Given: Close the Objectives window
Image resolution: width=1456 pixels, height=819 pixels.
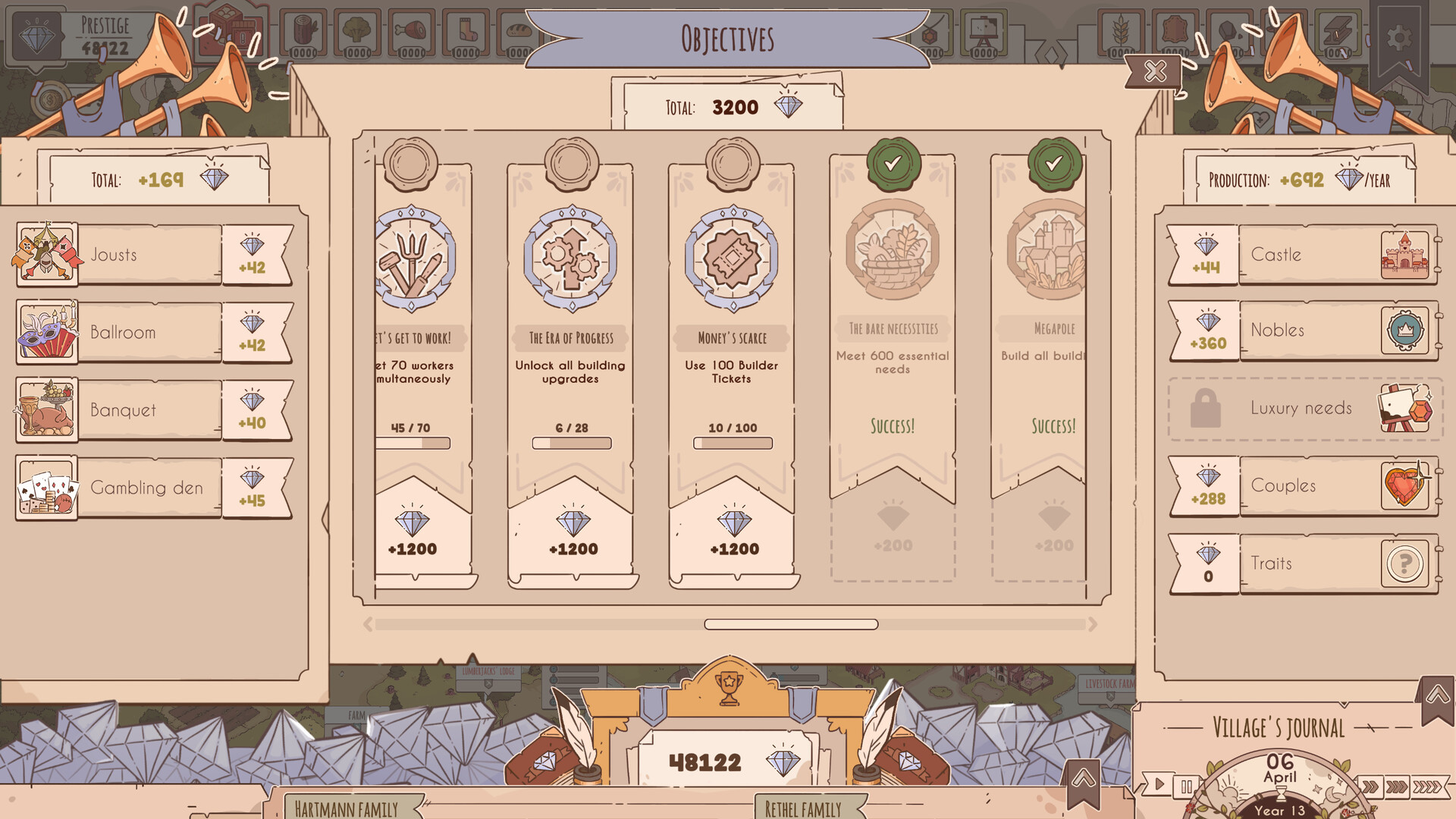Looking at the screenshot, I should pos(1154,73).
